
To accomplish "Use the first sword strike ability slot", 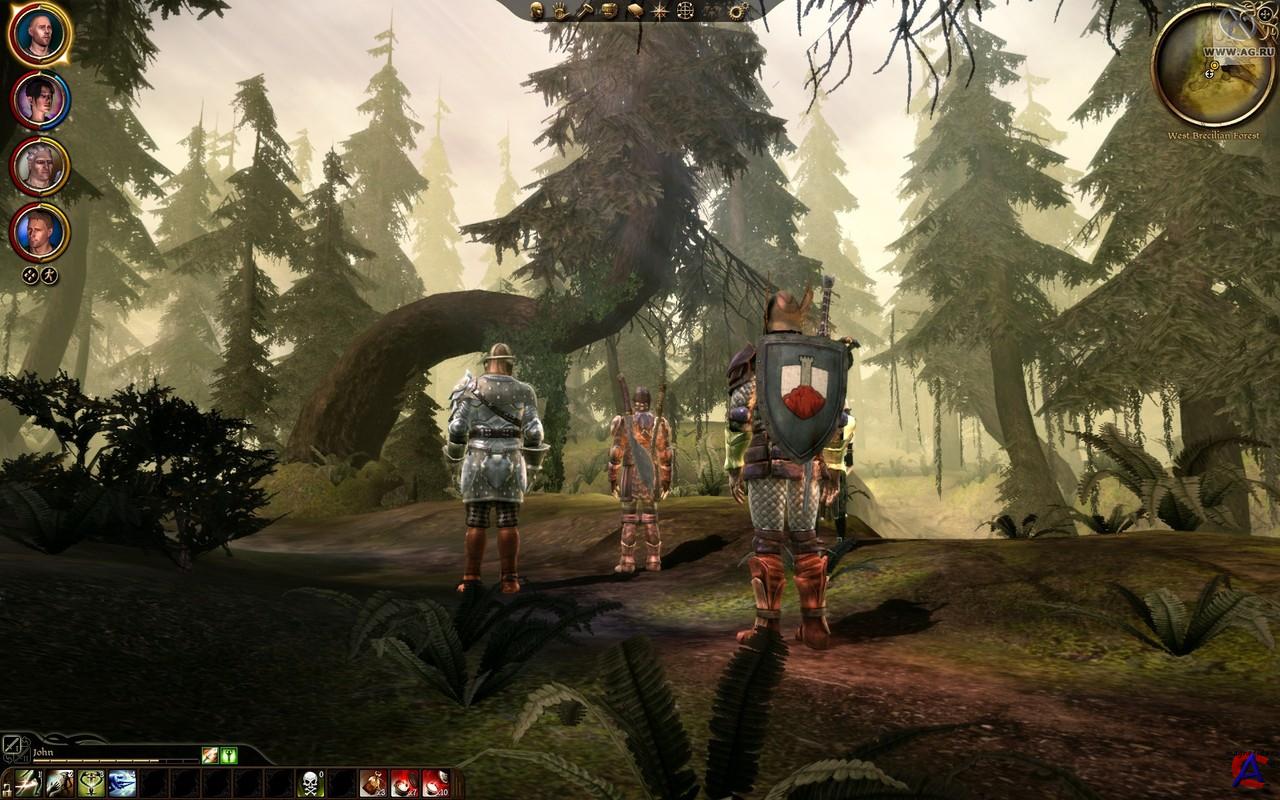I will (x=27, y=782).
